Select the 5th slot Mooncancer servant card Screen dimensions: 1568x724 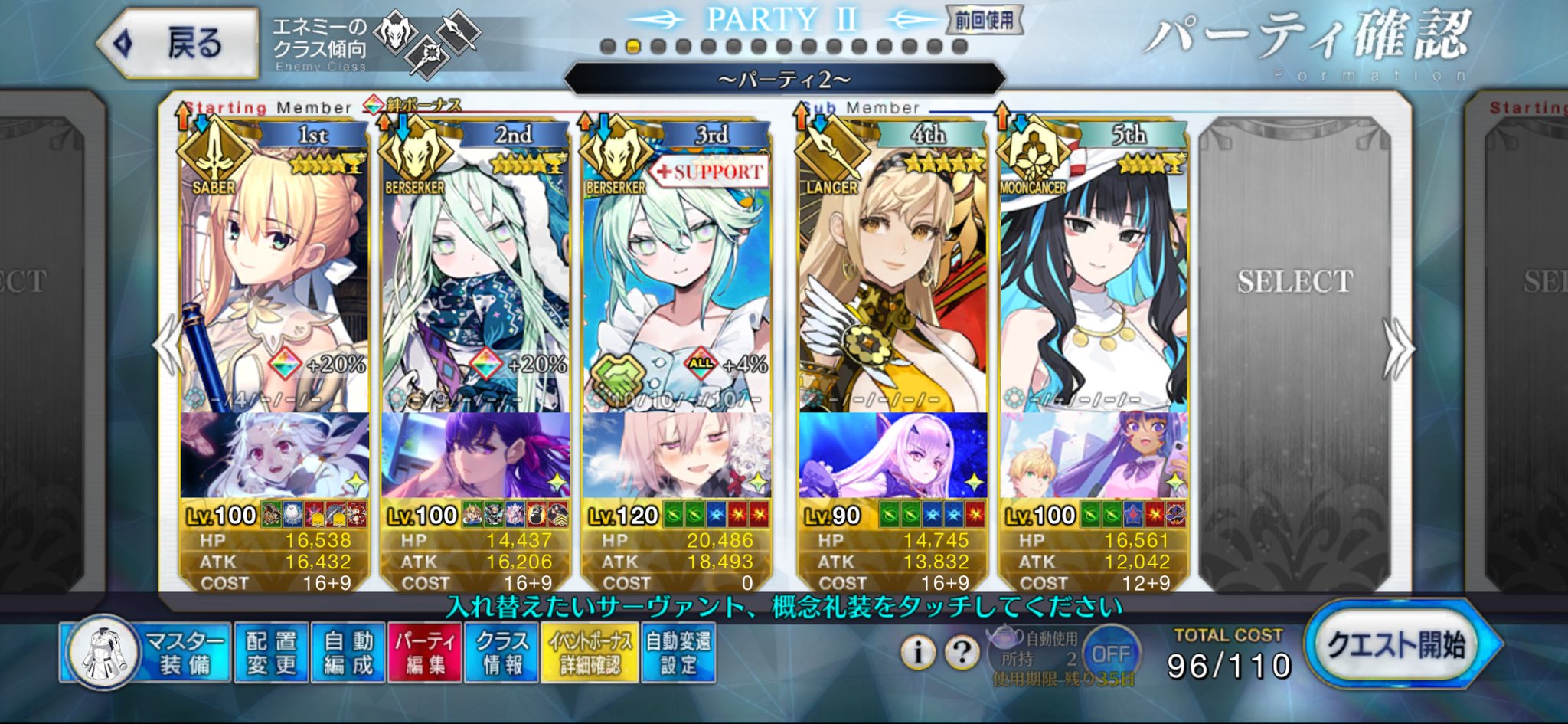coord(1093,276)
